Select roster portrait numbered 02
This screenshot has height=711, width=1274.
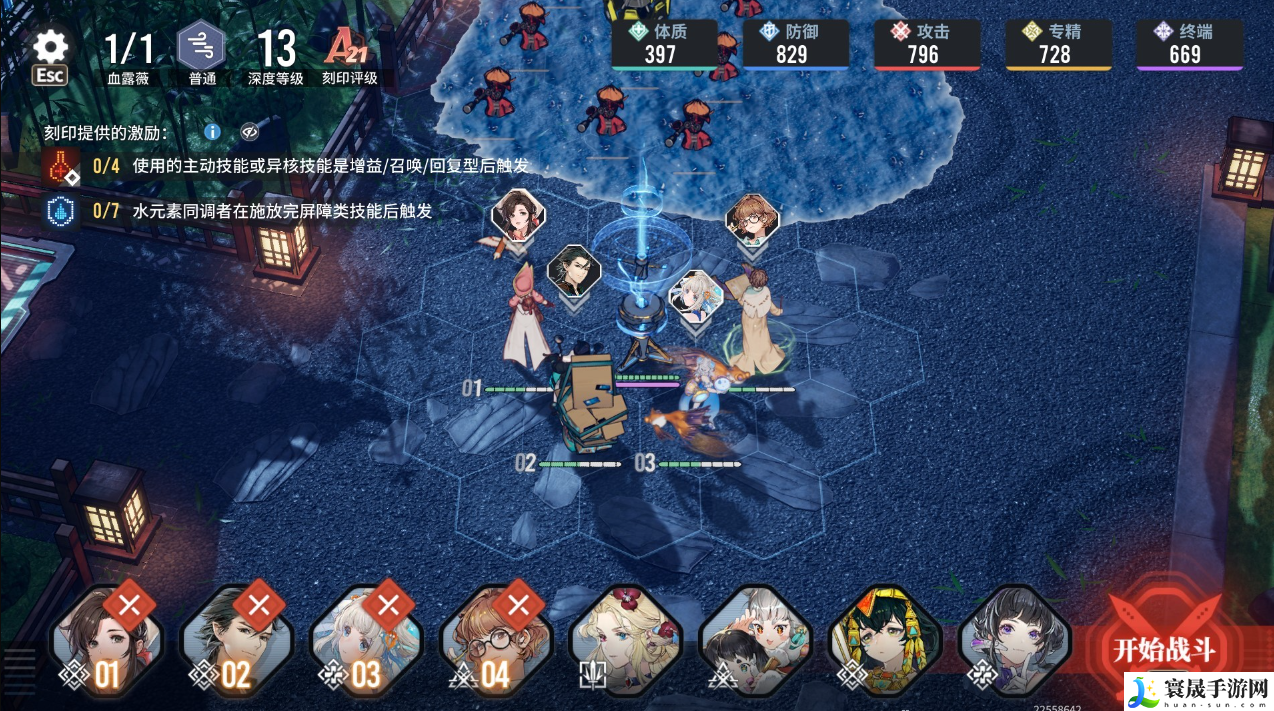(x=236, y=640)
